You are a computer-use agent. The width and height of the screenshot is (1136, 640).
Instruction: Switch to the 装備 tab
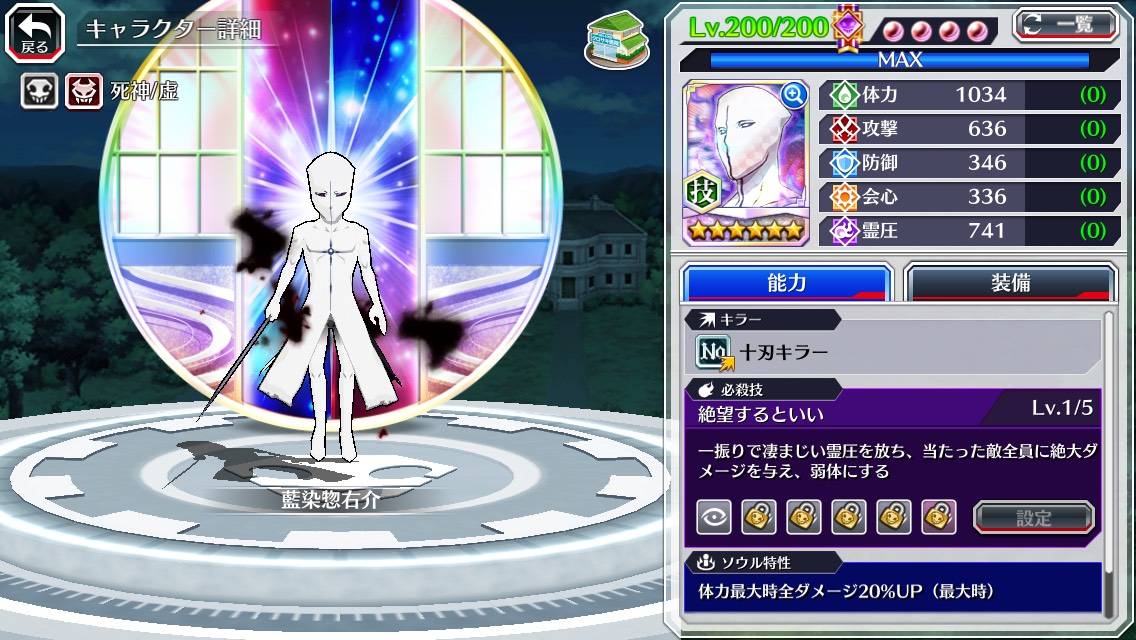pyautogui.click(x=1010, y=283)
